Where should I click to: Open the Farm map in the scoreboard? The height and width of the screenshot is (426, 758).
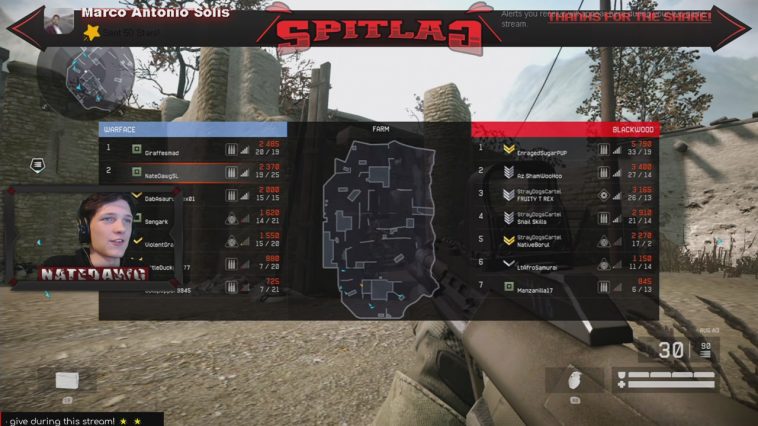(x=379, y=225)
